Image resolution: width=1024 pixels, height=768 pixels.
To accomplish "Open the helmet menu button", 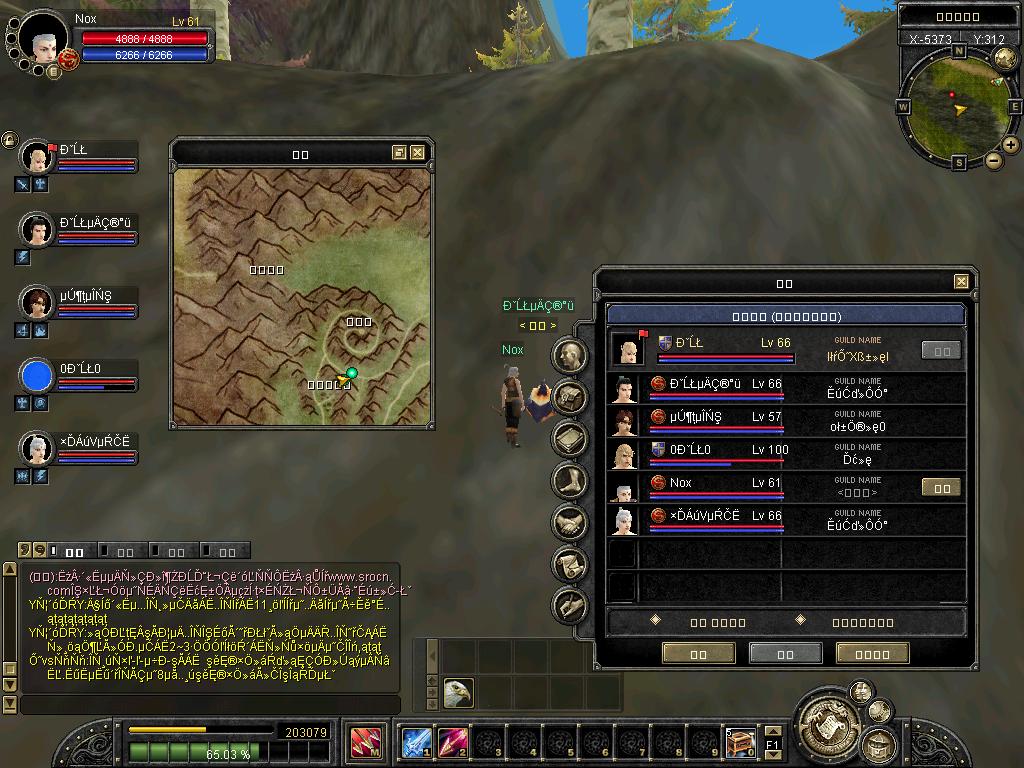I will point(876,744).
